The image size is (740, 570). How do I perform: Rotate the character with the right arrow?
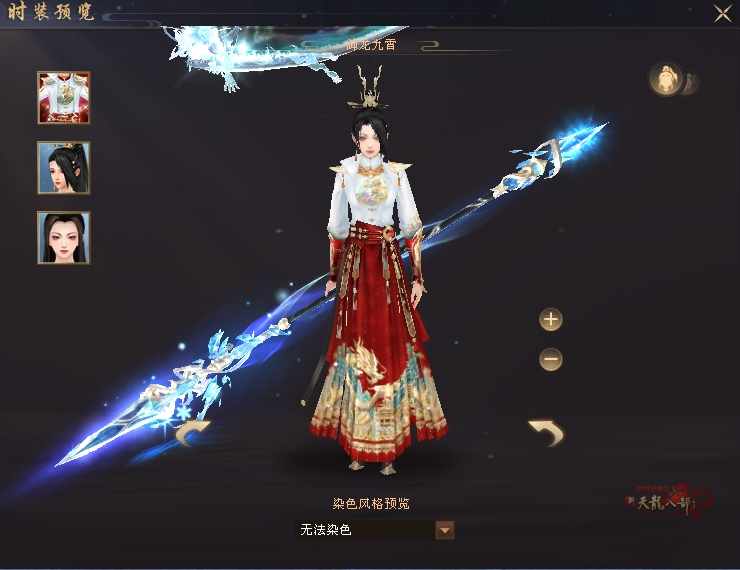[546, 432]
